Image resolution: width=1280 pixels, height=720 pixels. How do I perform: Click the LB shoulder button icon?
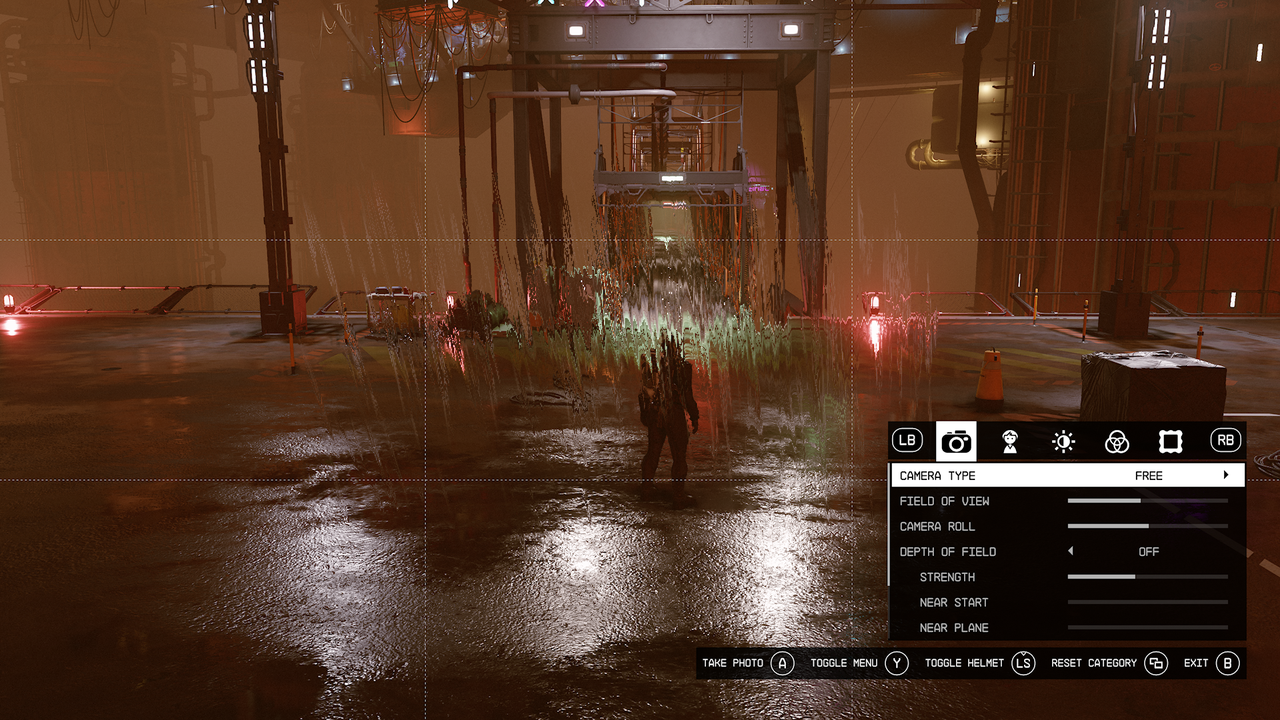(906, 440)
